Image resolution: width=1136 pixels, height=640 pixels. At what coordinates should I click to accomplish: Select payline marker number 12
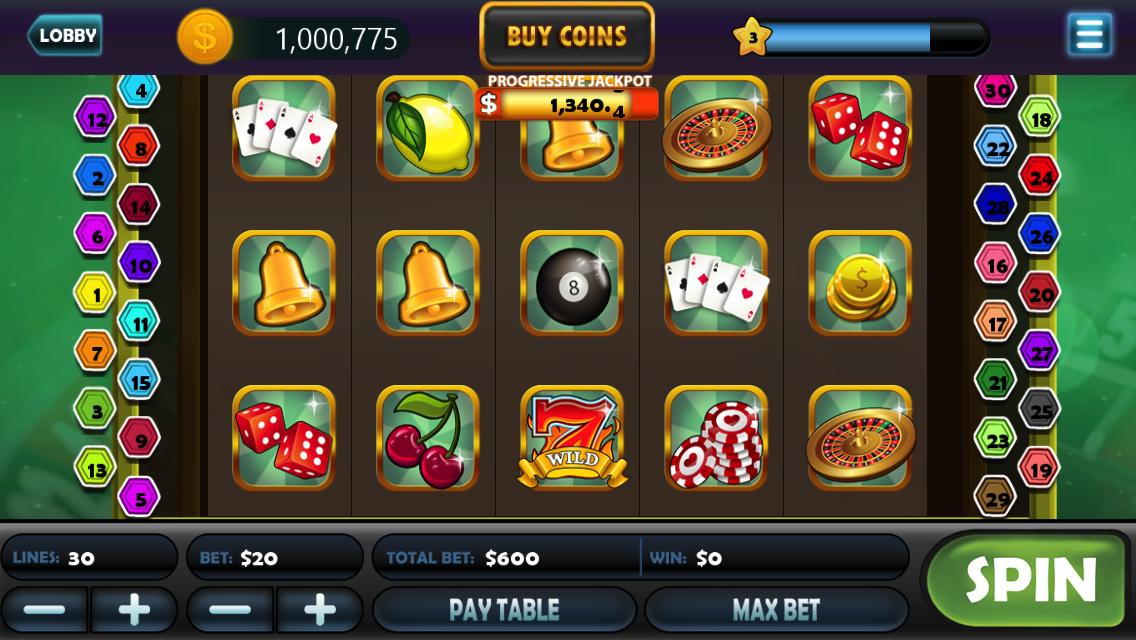[x=96, y=119]
